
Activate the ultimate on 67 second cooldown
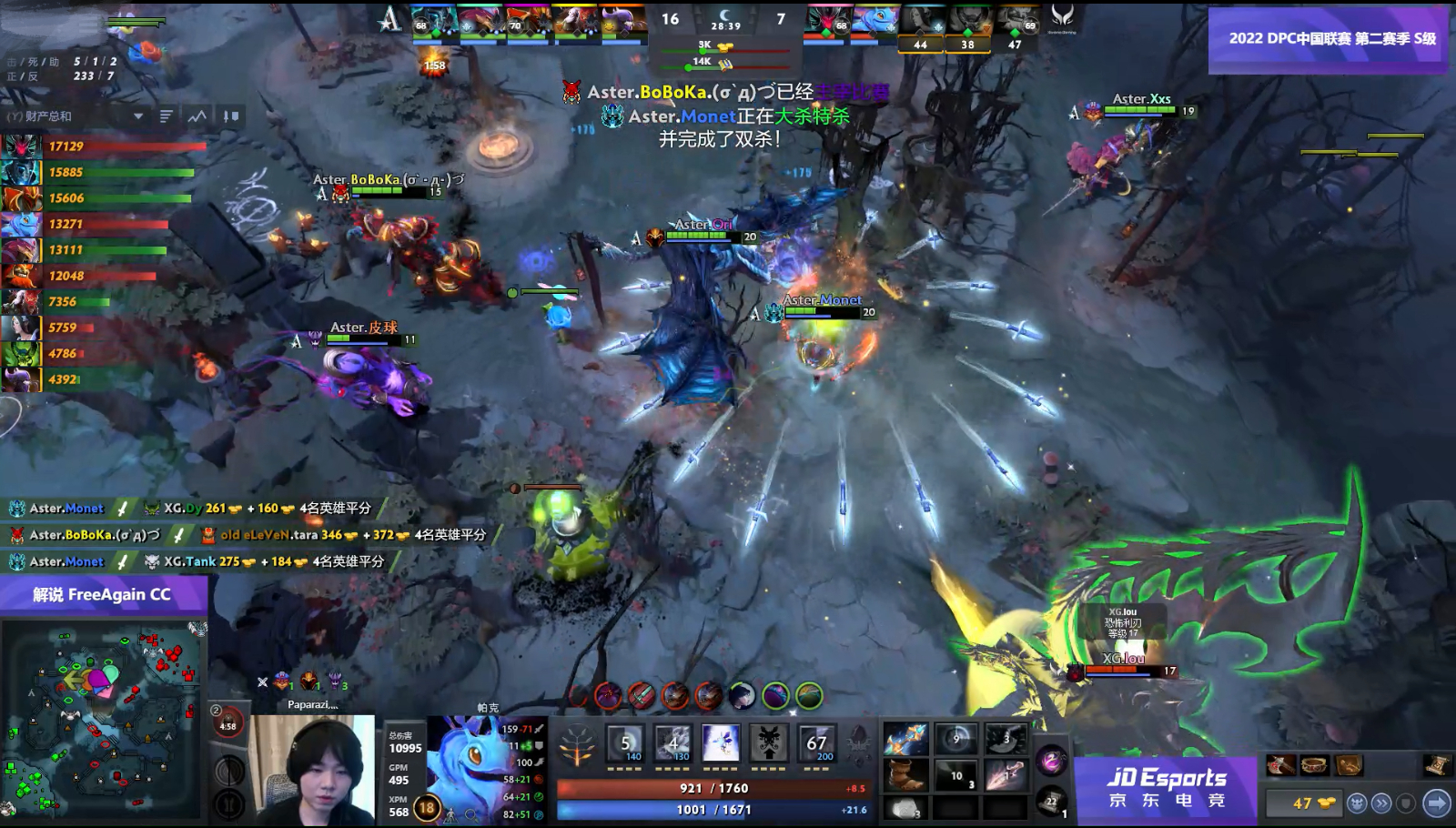click(816, 743)
